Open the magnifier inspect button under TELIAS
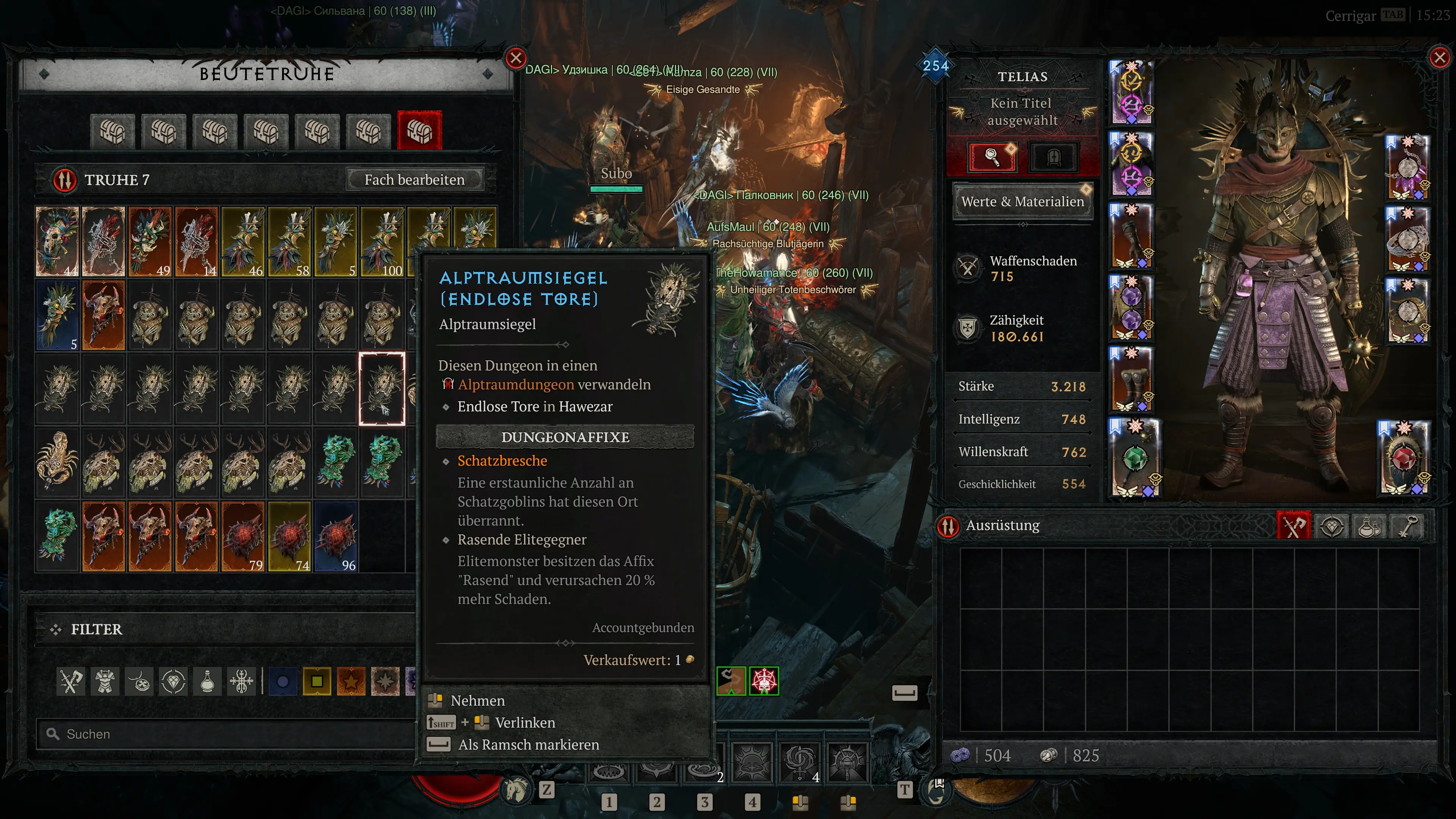 click(992, 157)
